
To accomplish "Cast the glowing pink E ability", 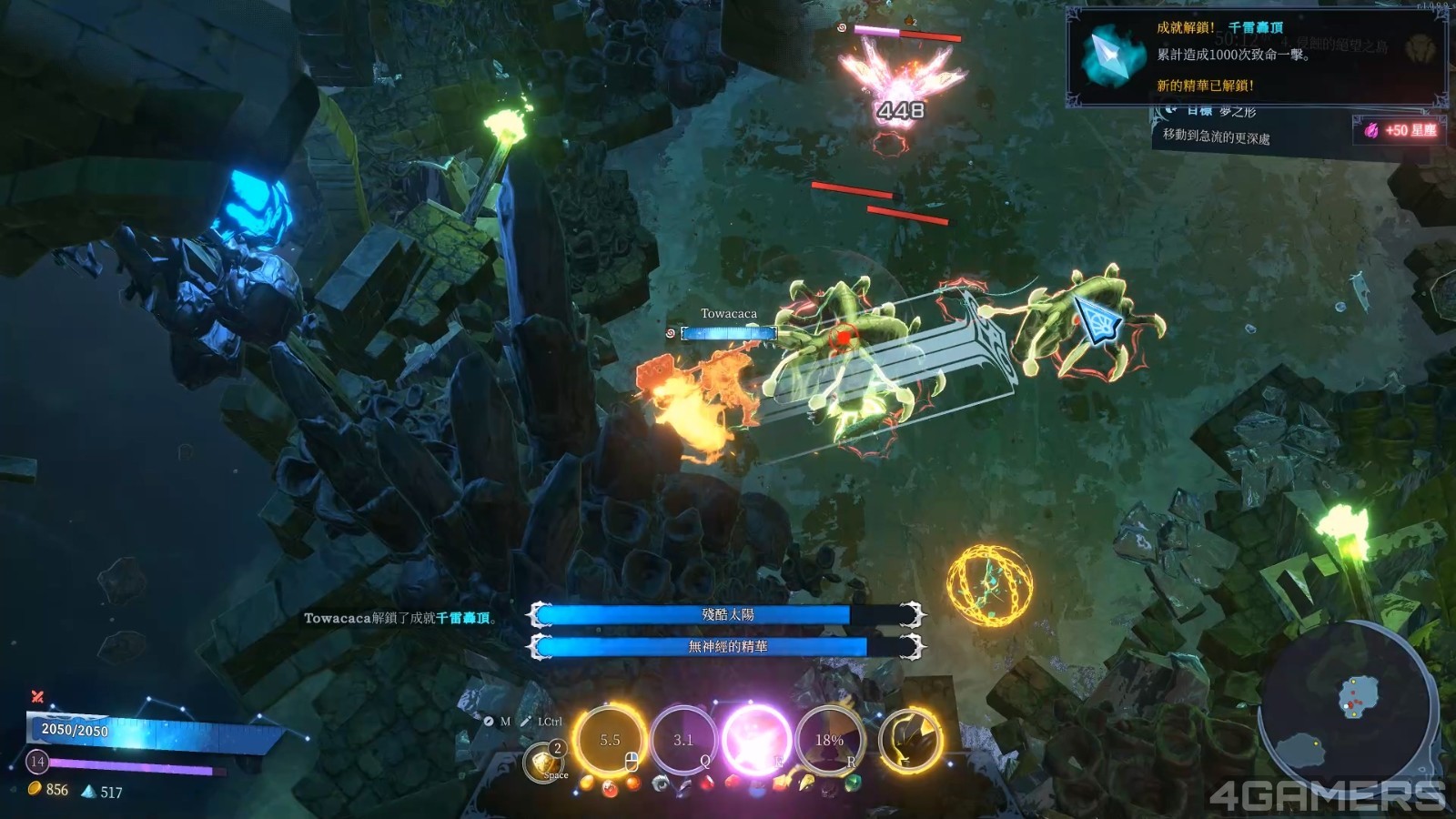I will pyautogui.click(x=755, y=740).
